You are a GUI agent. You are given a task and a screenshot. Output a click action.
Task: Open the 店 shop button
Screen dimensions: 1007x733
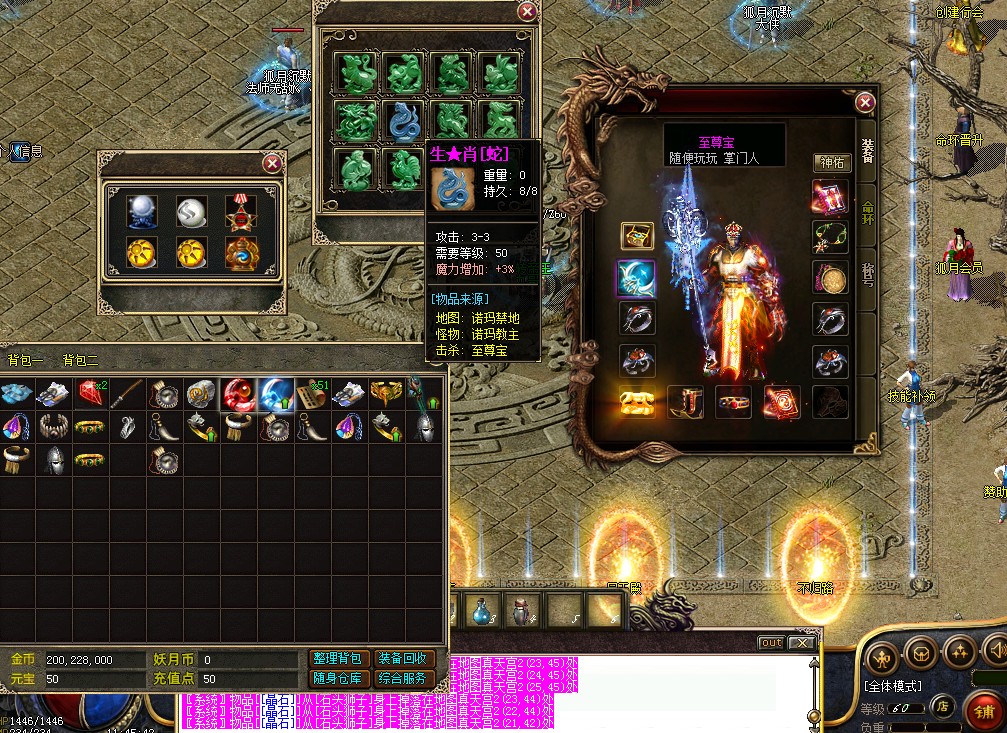(942, 706)
